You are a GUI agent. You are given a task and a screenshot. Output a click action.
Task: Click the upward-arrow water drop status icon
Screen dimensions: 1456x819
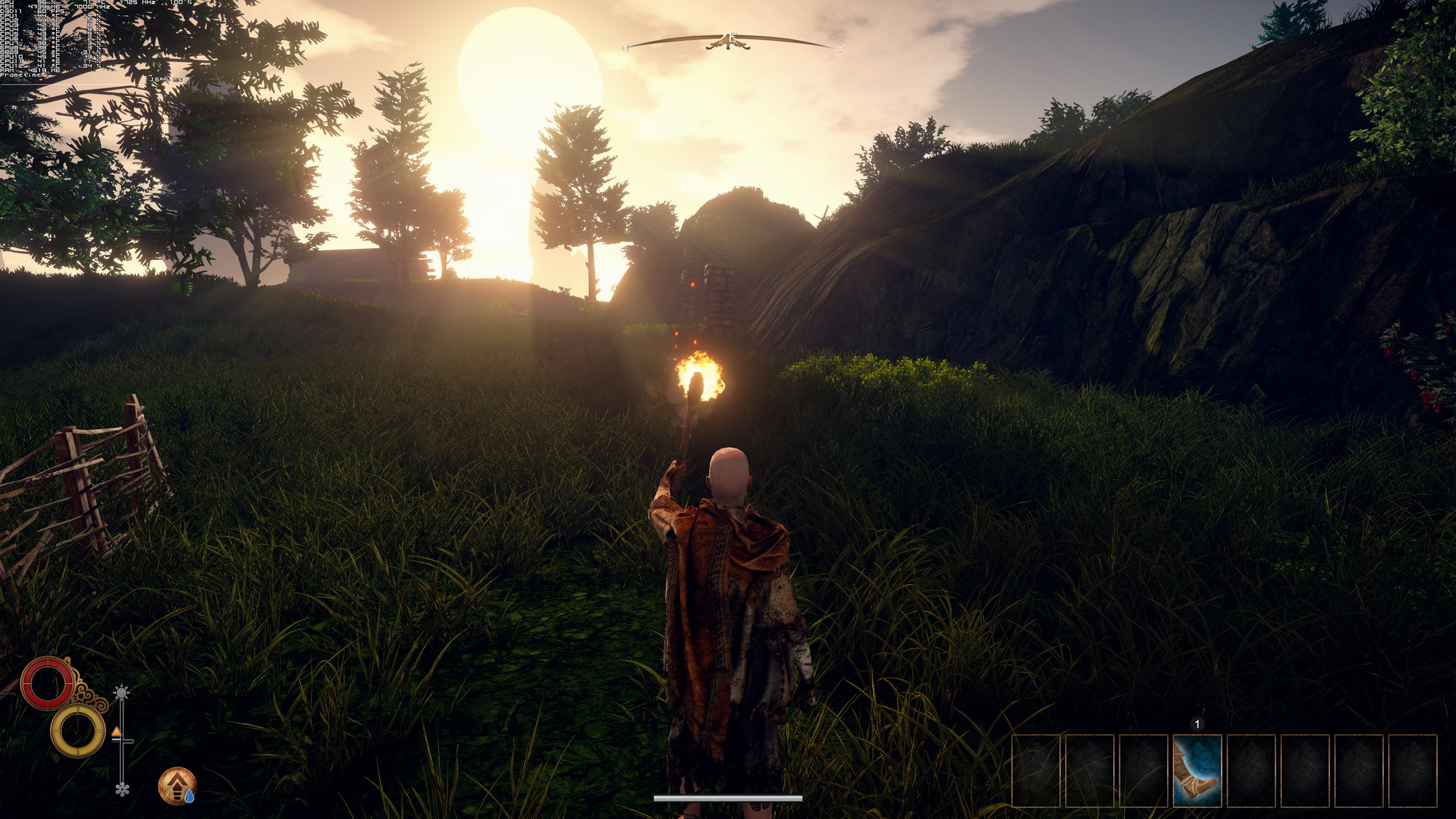177,786
